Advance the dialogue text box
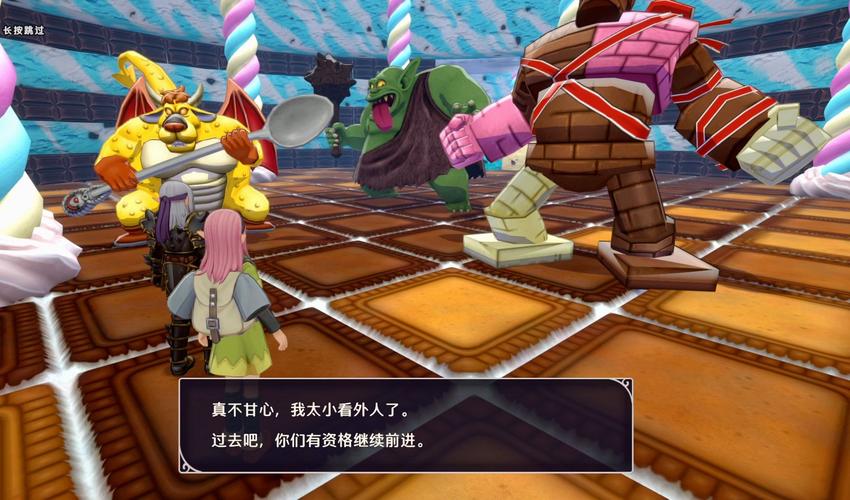The image size is (850, 500). pos(405,425)
